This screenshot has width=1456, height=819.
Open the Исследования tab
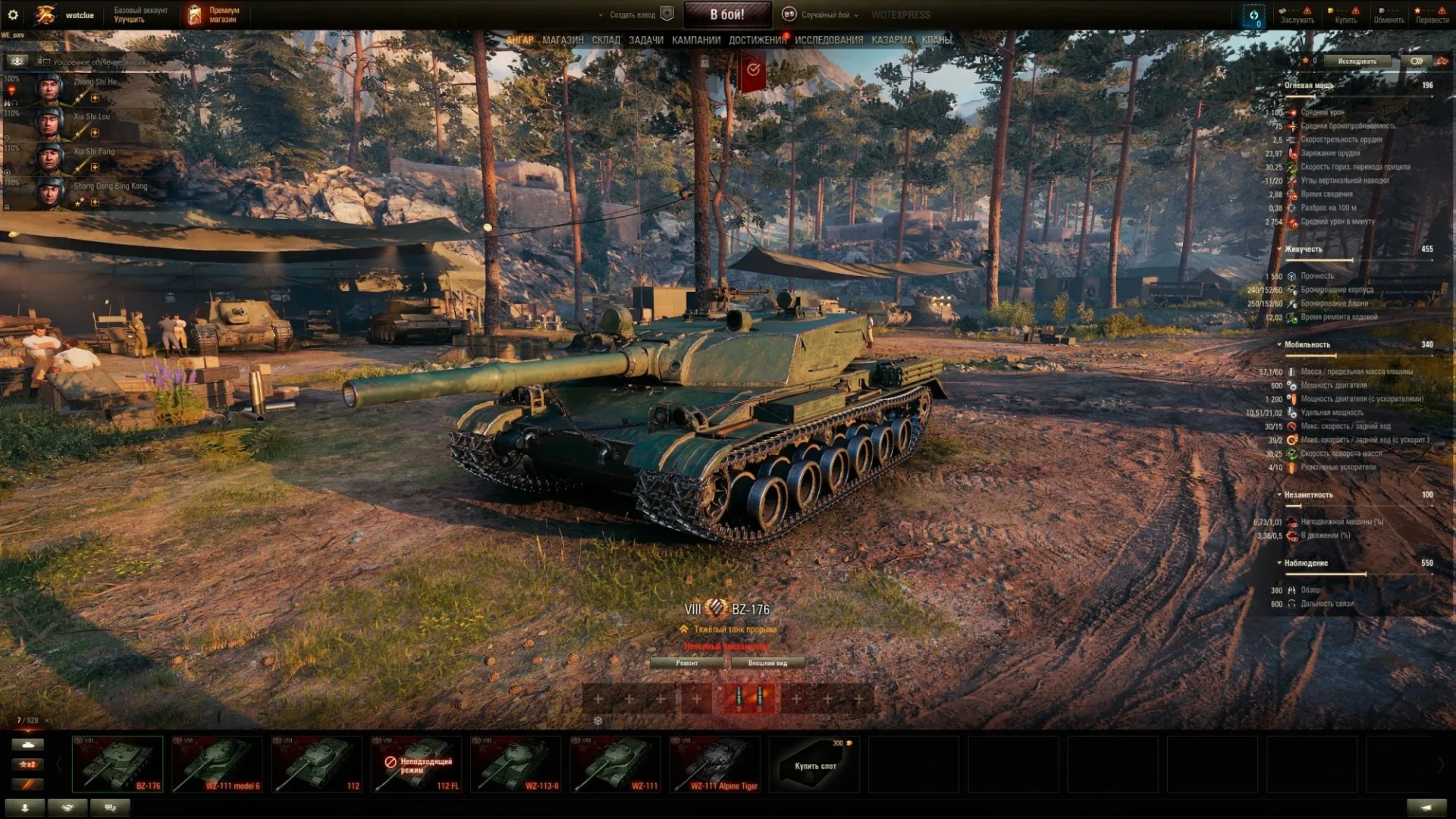829,40
